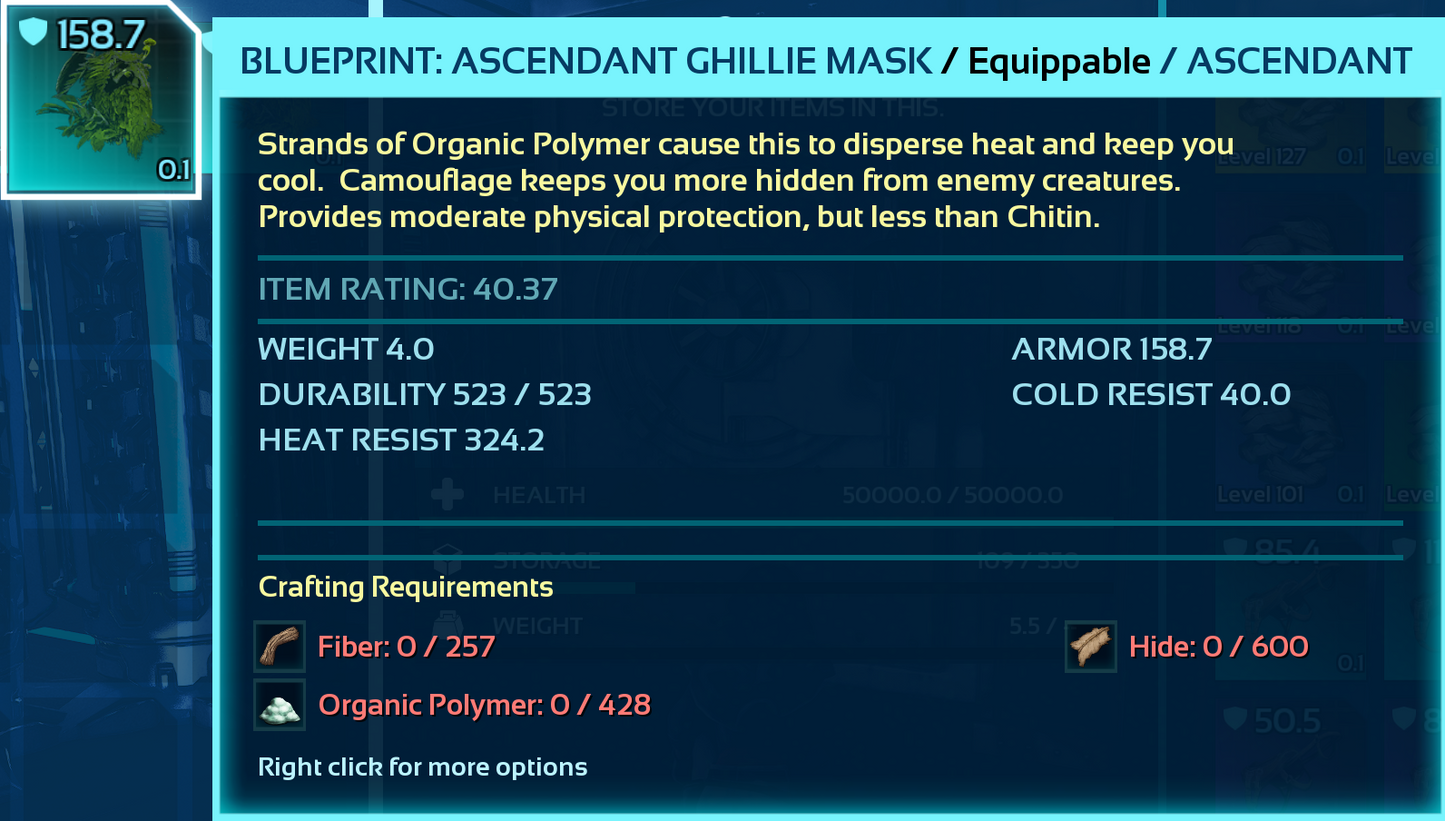Select the Ascendant Ghillie Mask blueprint slot

tap(100, 100)
